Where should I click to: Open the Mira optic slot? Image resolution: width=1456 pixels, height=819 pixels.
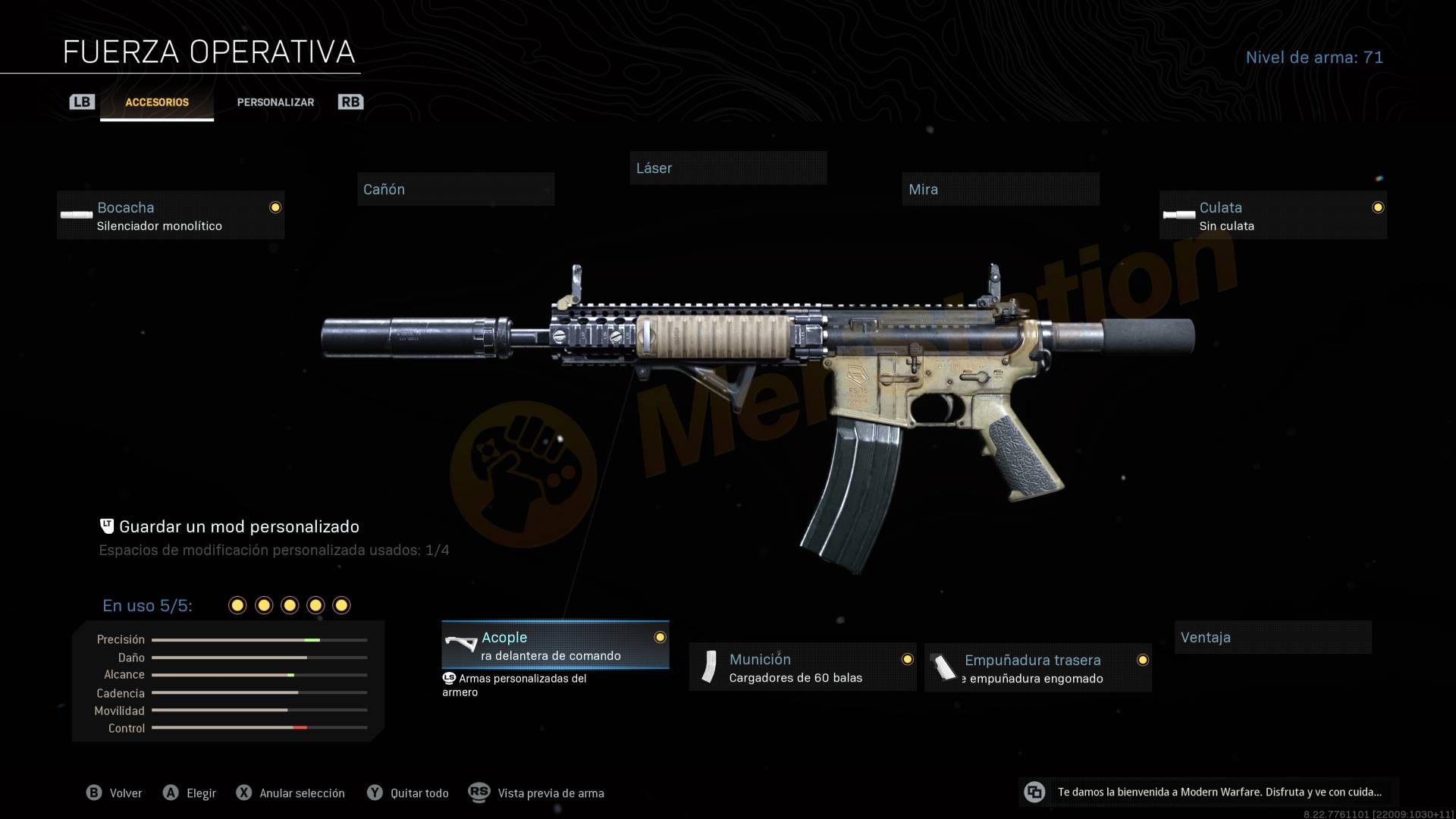[1000, 190]
